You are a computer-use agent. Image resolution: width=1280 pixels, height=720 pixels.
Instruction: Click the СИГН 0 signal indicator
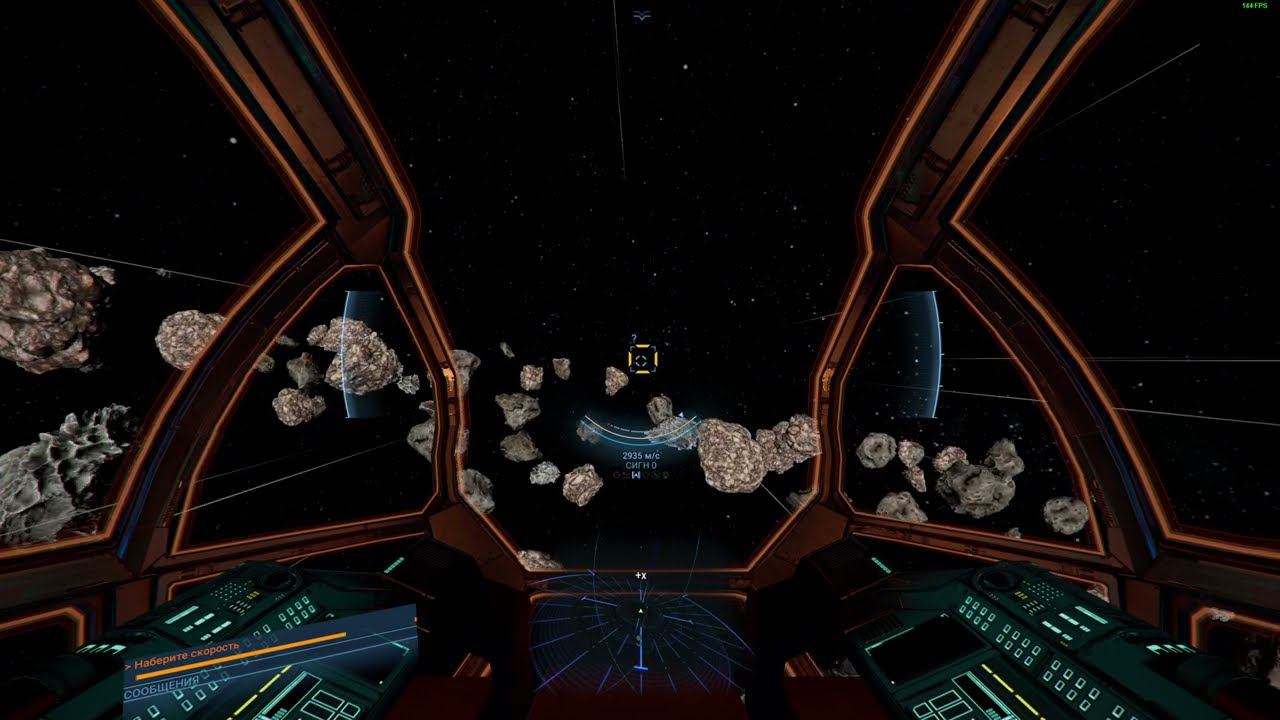click(x=641, y=466)
